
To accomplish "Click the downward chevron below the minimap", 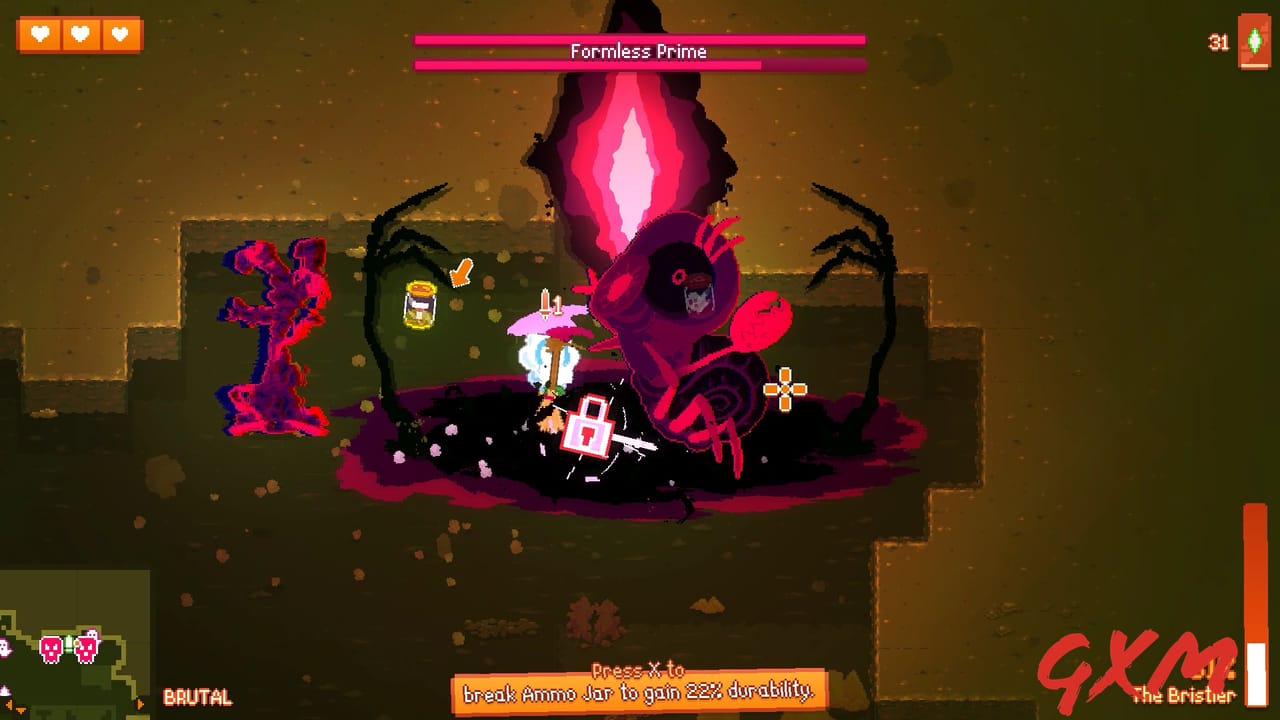I will 20,712.
